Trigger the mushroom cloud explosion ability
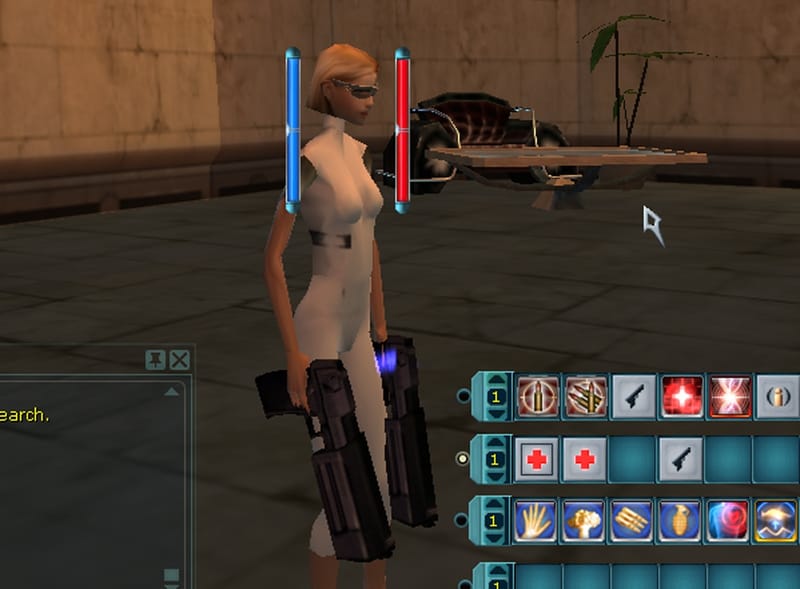This screenshot has width=800, height=589. pyautogui.click(x=586, y=521)
